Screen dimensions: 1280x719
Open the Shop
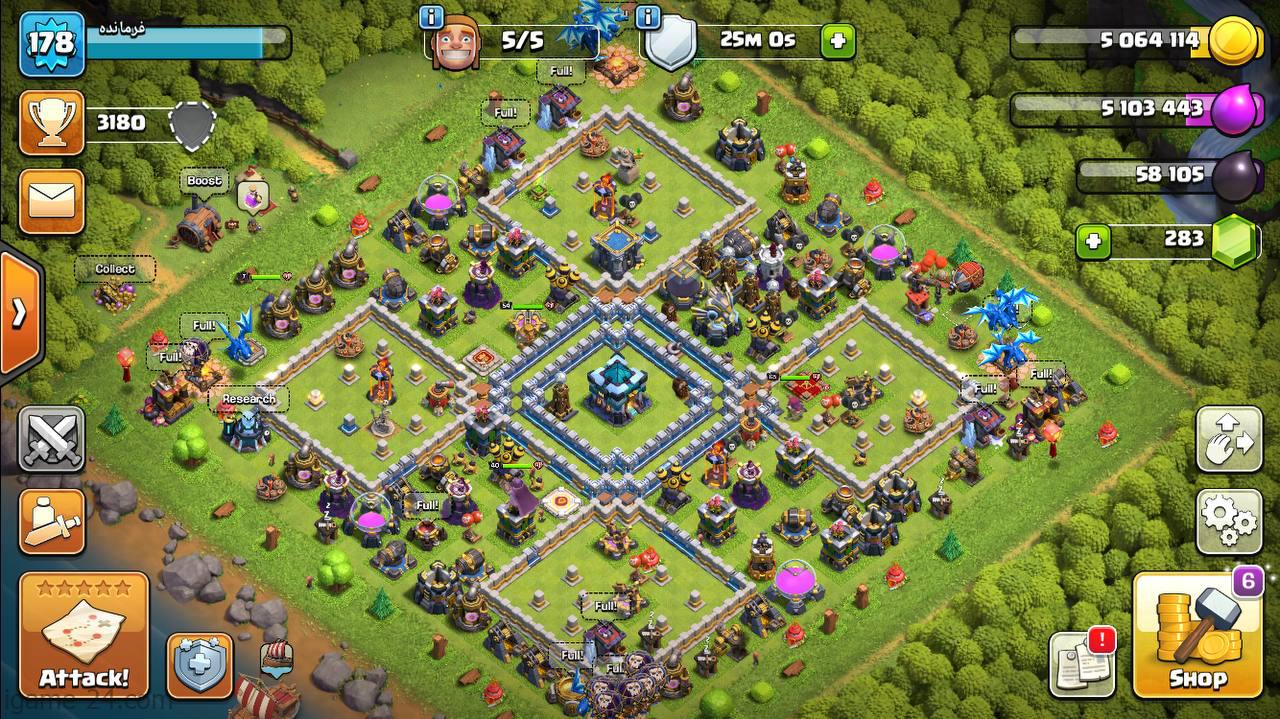click(1197, 636)
